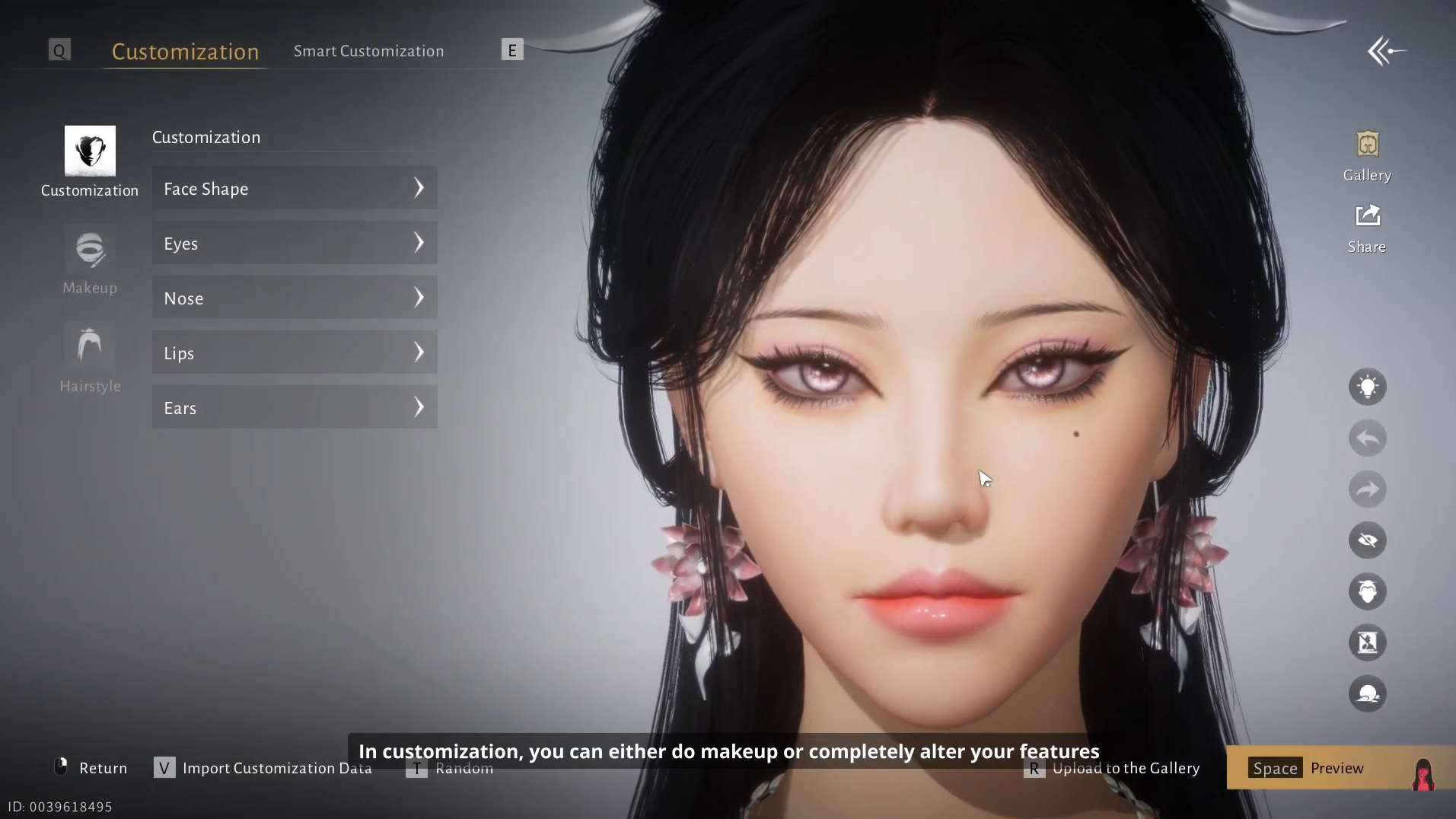Choose the Lips customization entry
This screenshot has height=819, width=1456.
pyautogui.click(x=295, y=352)
